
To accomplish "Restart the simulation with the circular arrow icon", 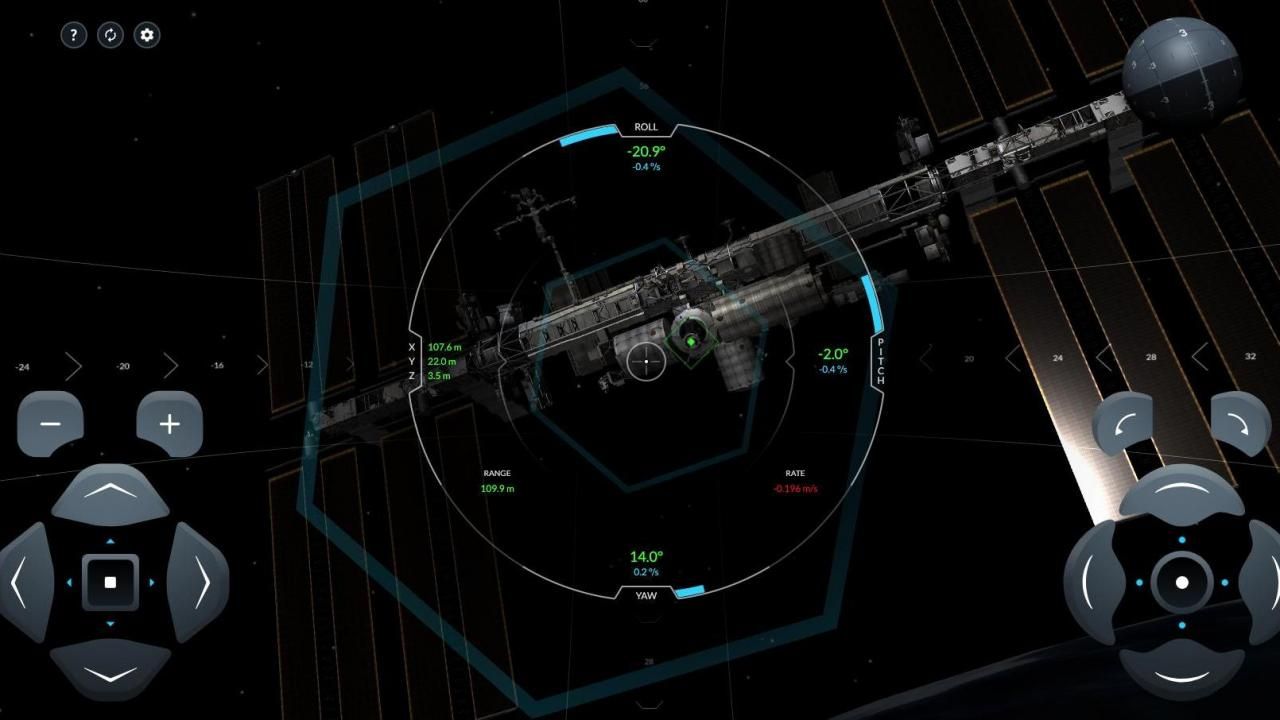I will [x=110, y=35].
